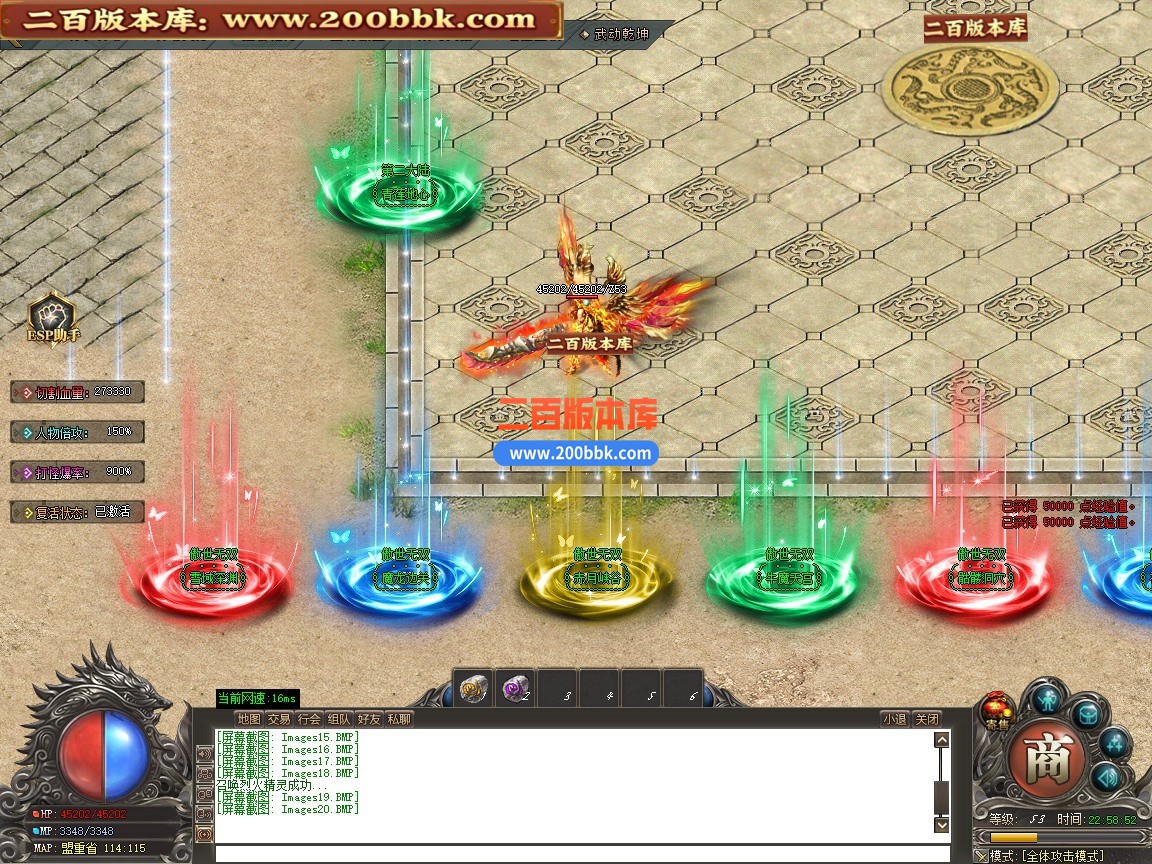Image resolution: width=1152 pixels, height=864 pixels.
Task: Open the 行会 guild tab
Action: coord(309,719)
